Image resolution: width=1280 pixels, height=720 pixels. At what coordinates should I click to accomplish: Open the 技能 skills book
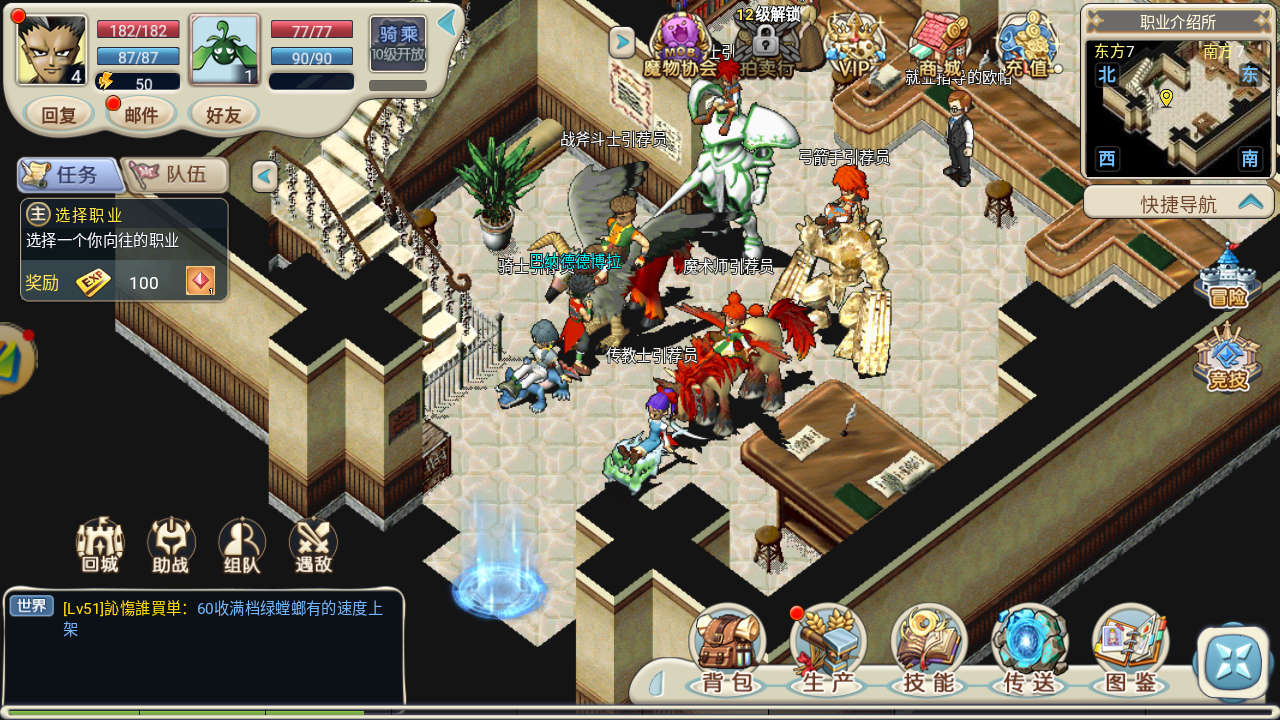[x=928, y=650]
